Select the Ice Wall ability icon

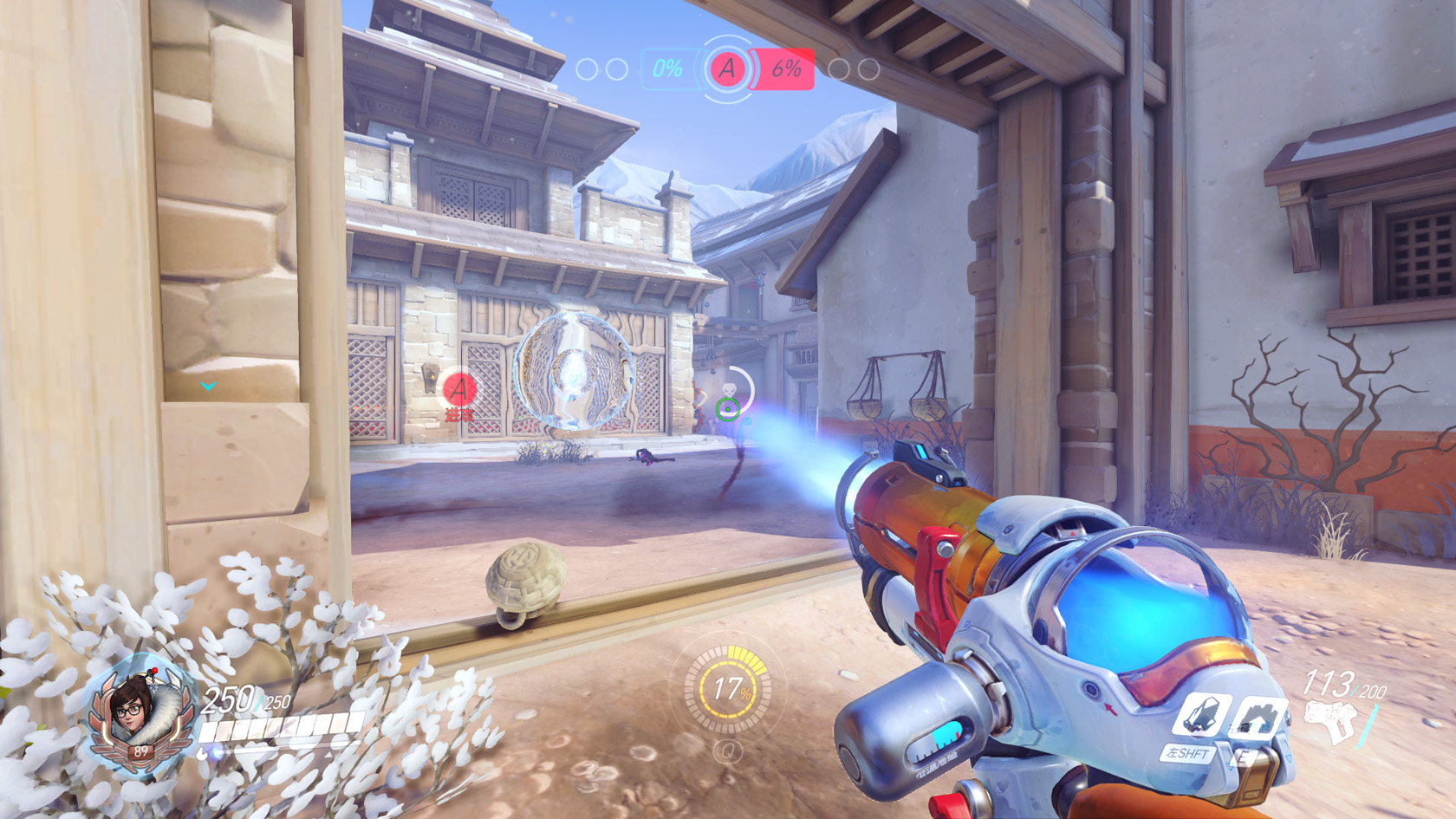[x=1257, y=719]
